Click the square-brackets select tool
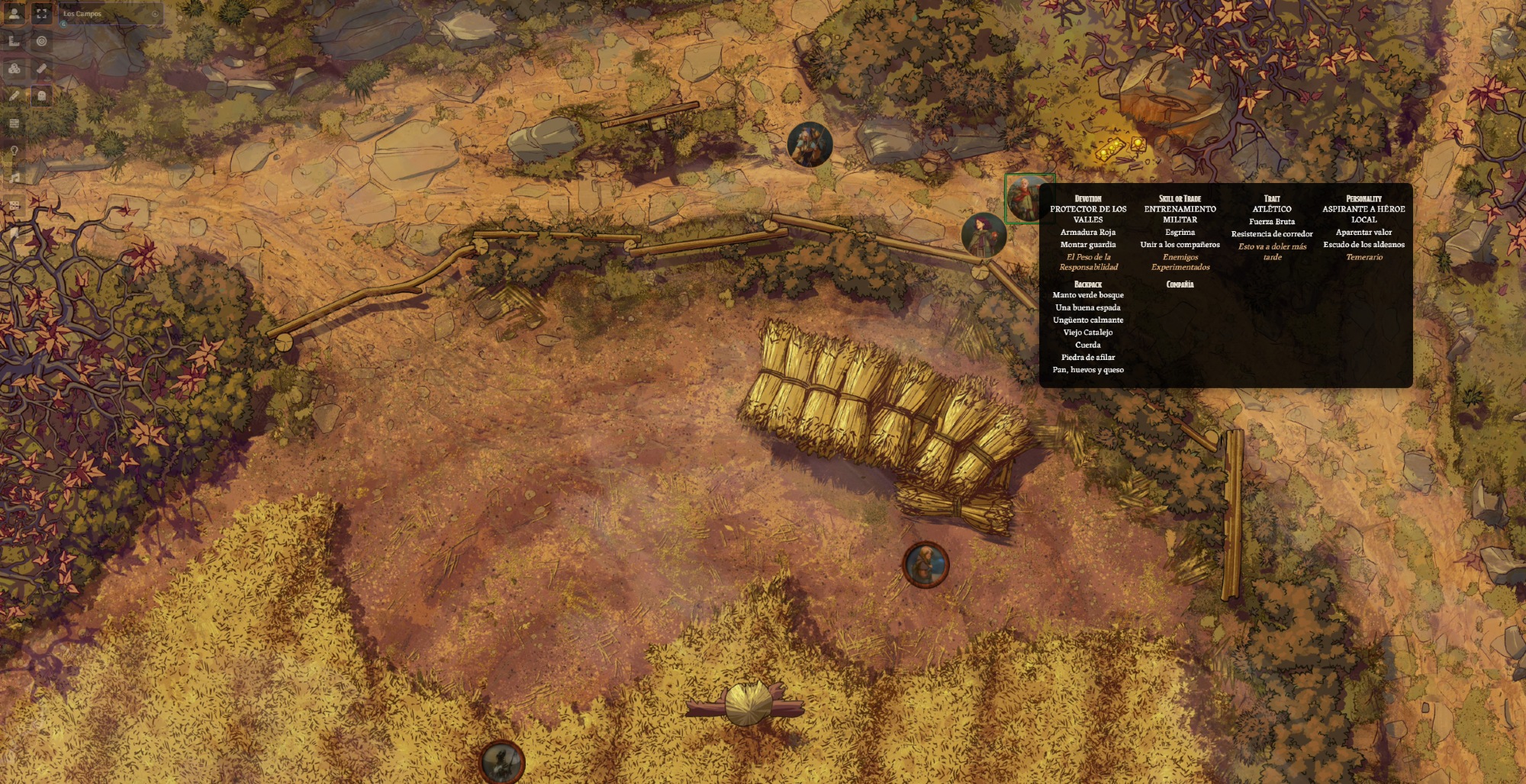 click(x=42, y=14)
